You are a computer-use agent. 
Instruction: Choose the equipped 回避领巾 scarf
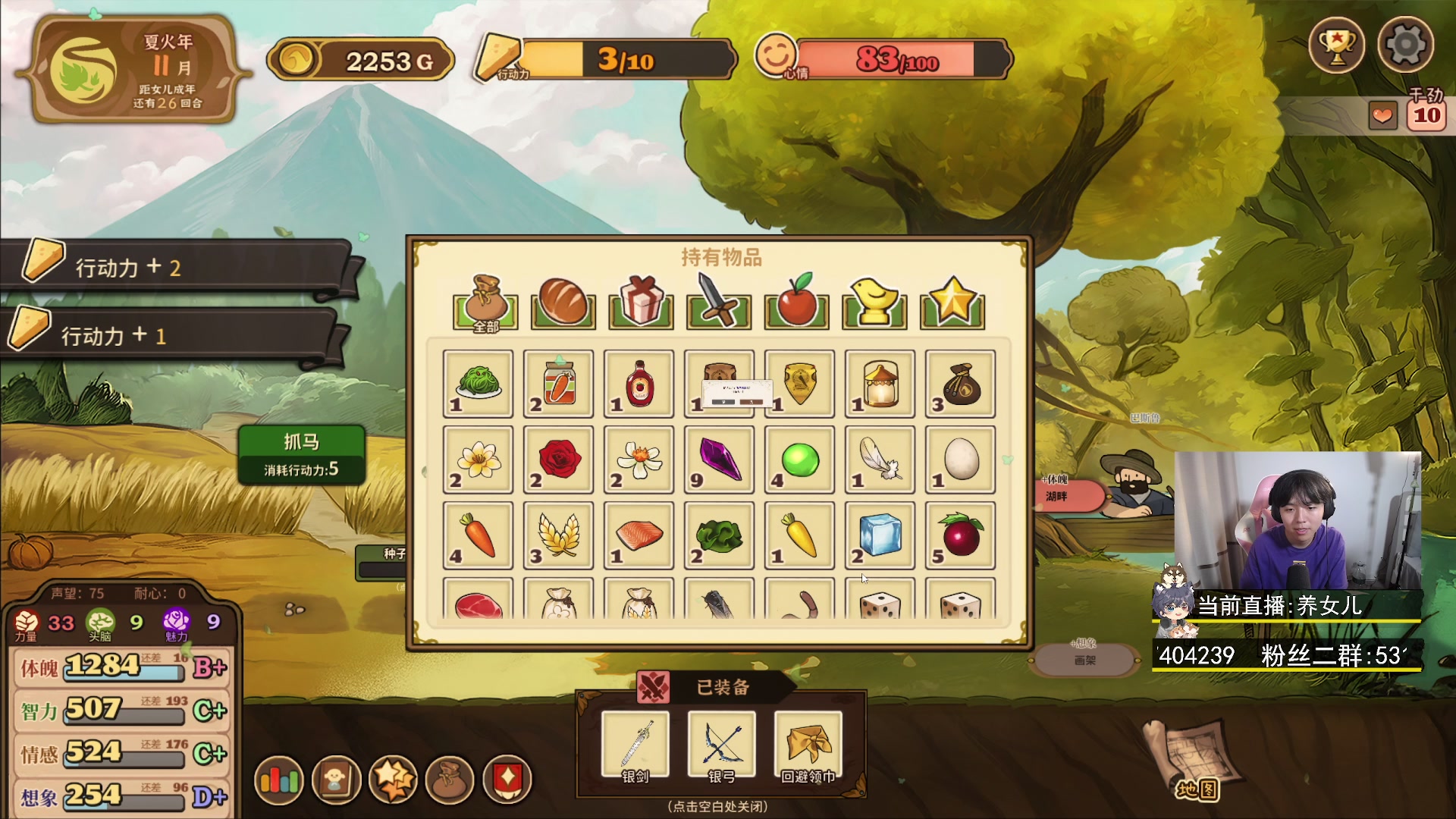[808, 745]
